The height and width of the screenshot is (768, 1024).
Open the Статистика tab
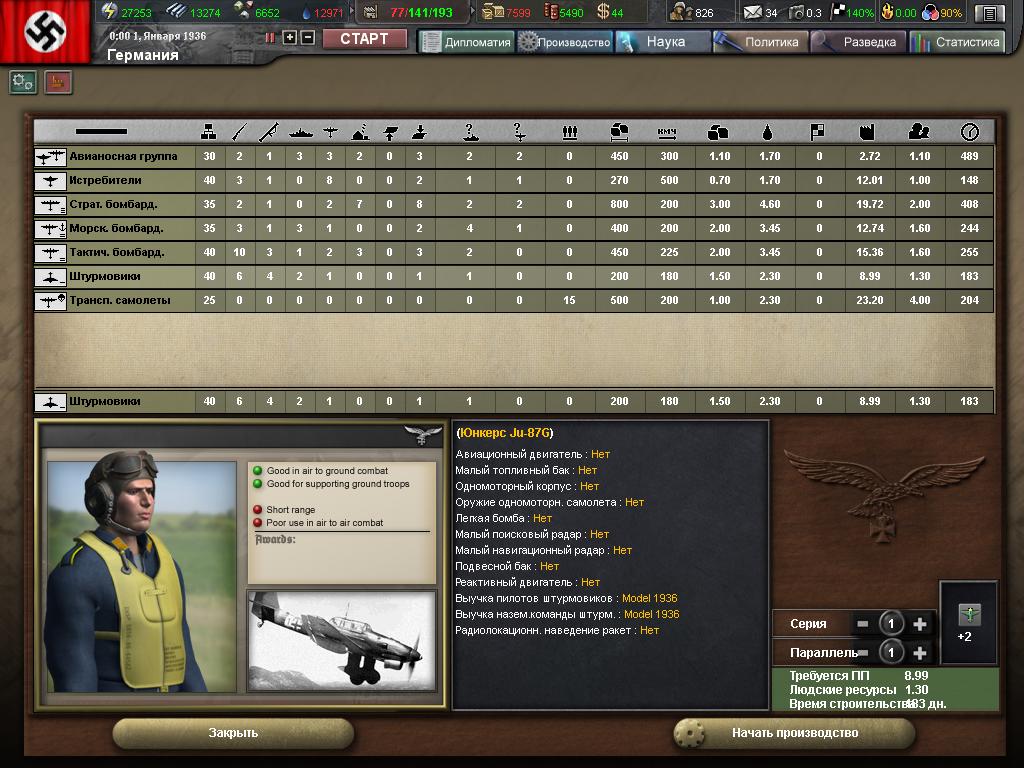pos(957,42)
